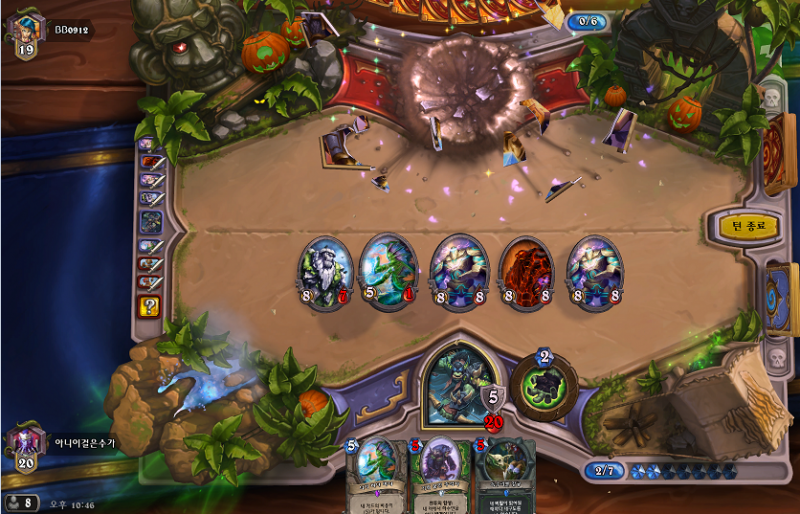
Task: Select the molten lava 8/8 minion
Action: 526,270
